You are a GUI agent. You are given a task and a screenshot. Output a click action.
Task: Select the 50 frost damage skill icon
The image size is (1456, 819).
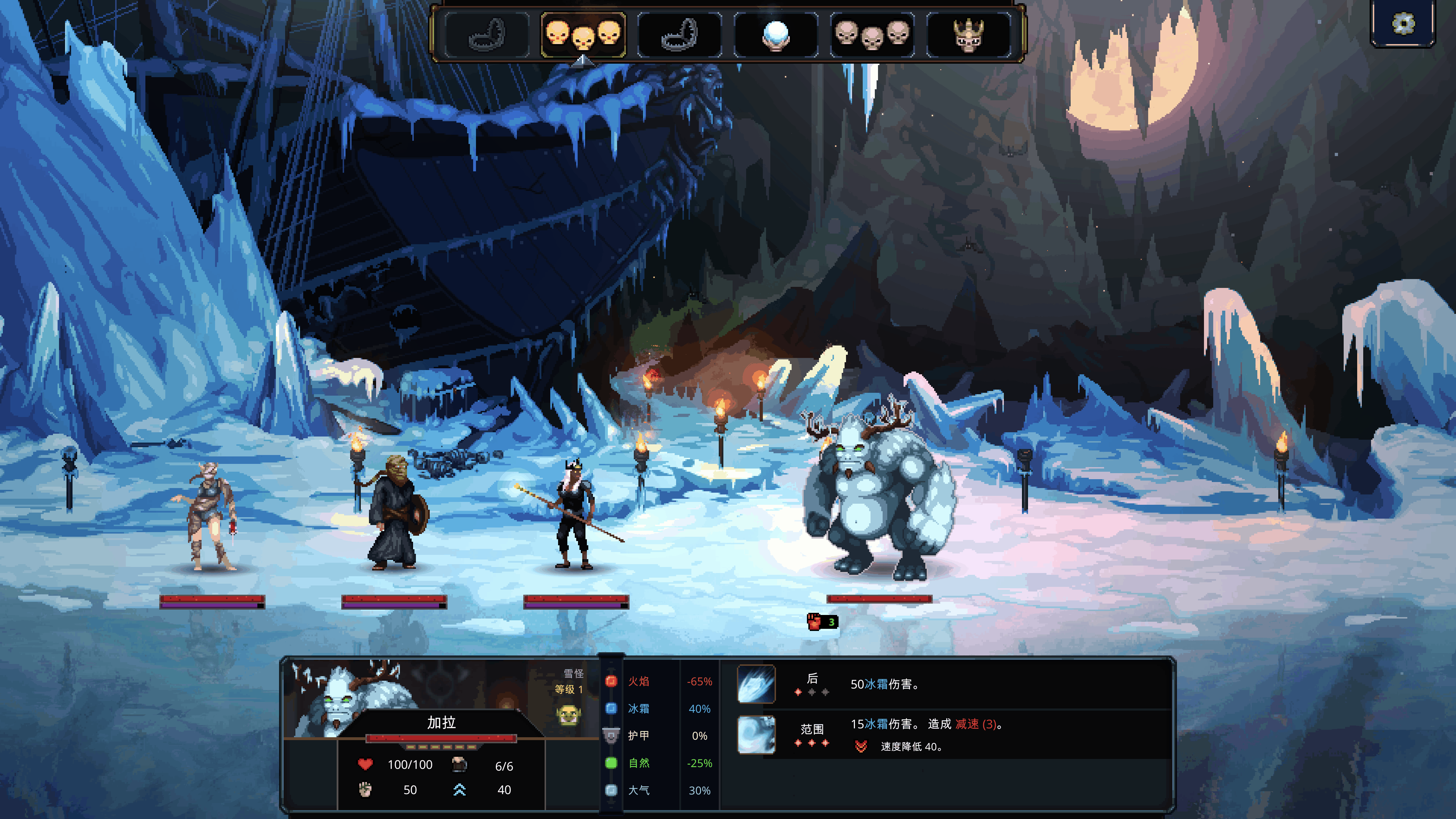point(756,684)
